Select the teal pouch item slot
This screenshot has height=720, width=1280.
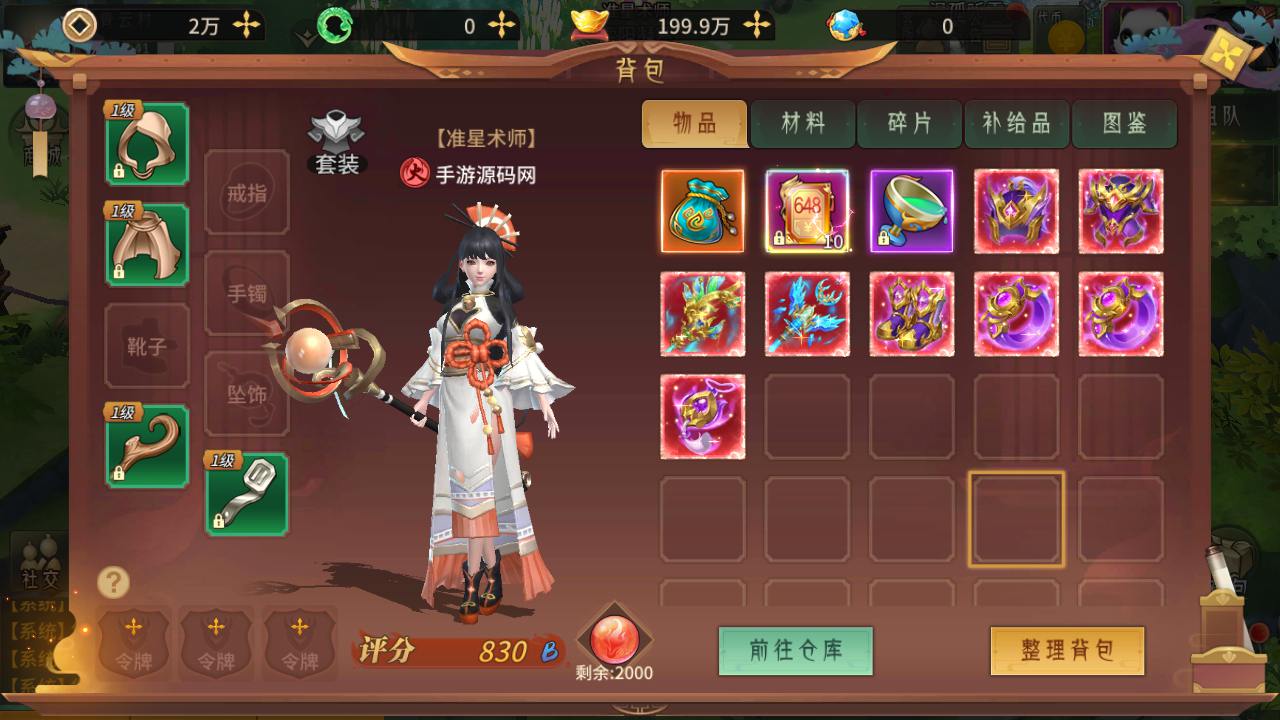702,211
